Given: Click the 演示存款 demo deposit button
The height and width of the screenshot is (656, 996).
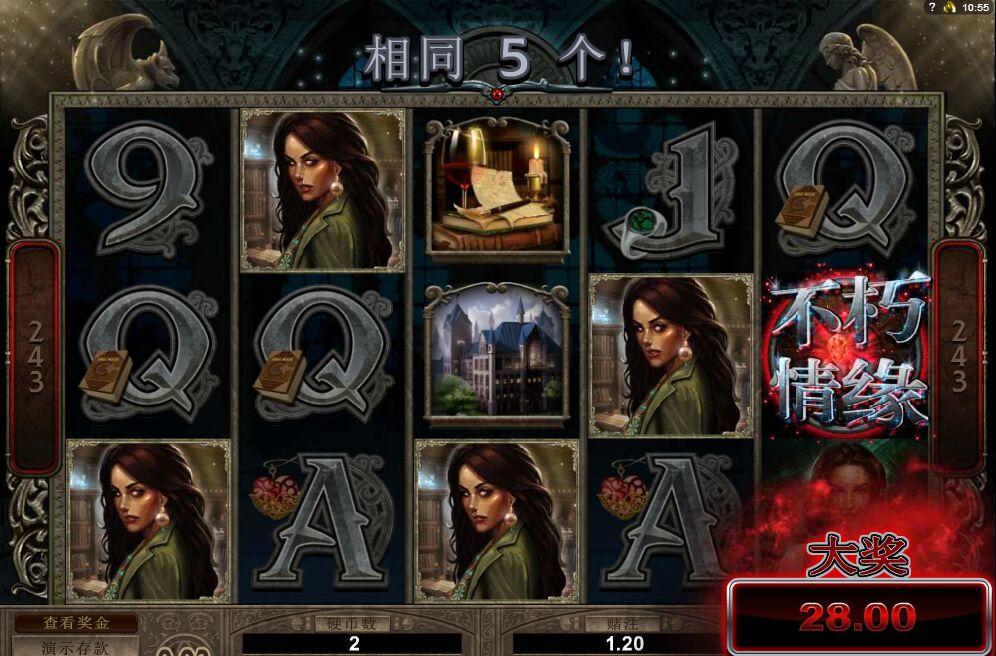Looking at the screenshot, I should pos(75,646).
